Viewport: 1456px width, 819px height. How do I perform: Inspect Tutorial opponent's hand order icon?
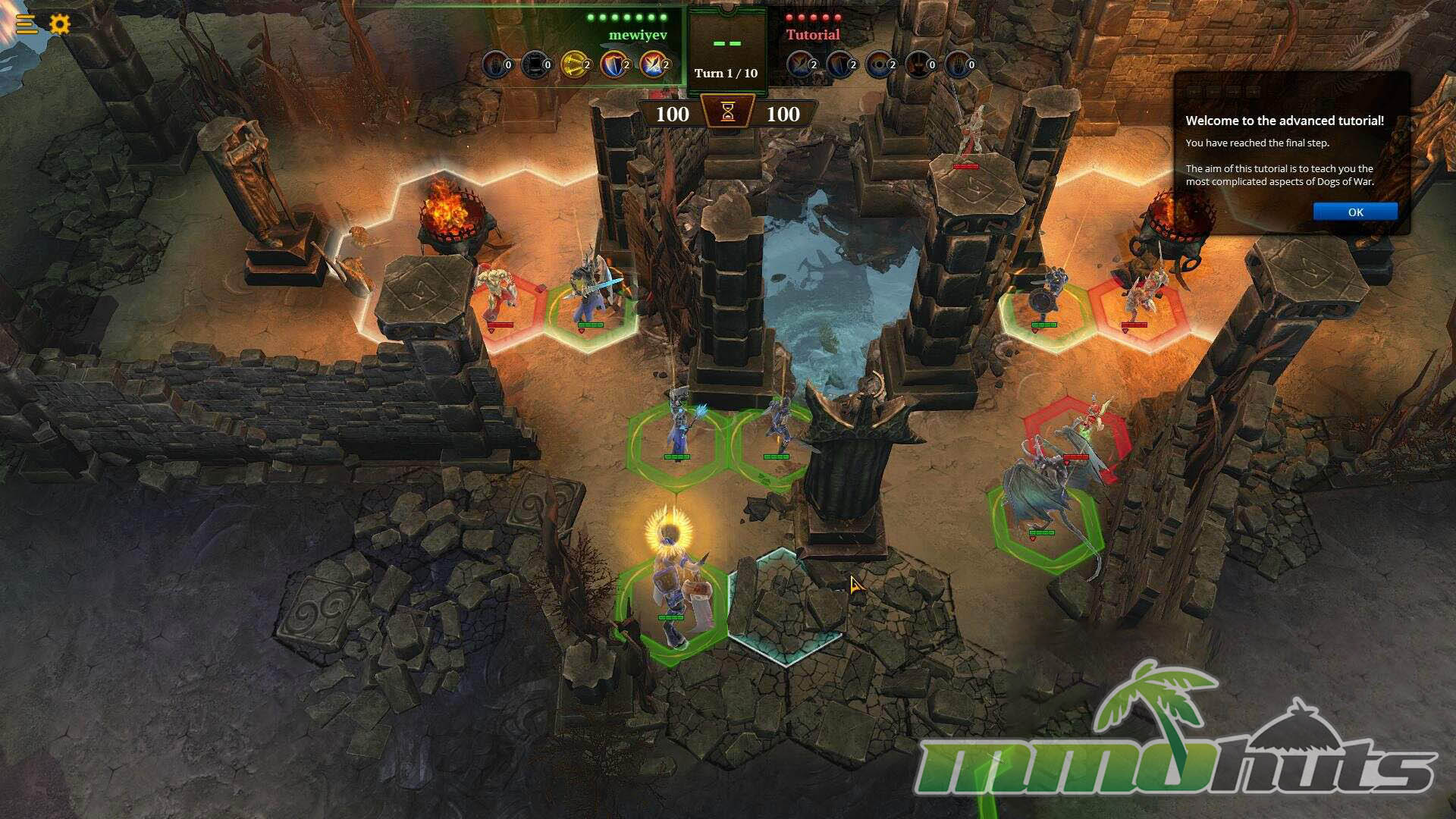pyautogui.click(x=959, y=64)
